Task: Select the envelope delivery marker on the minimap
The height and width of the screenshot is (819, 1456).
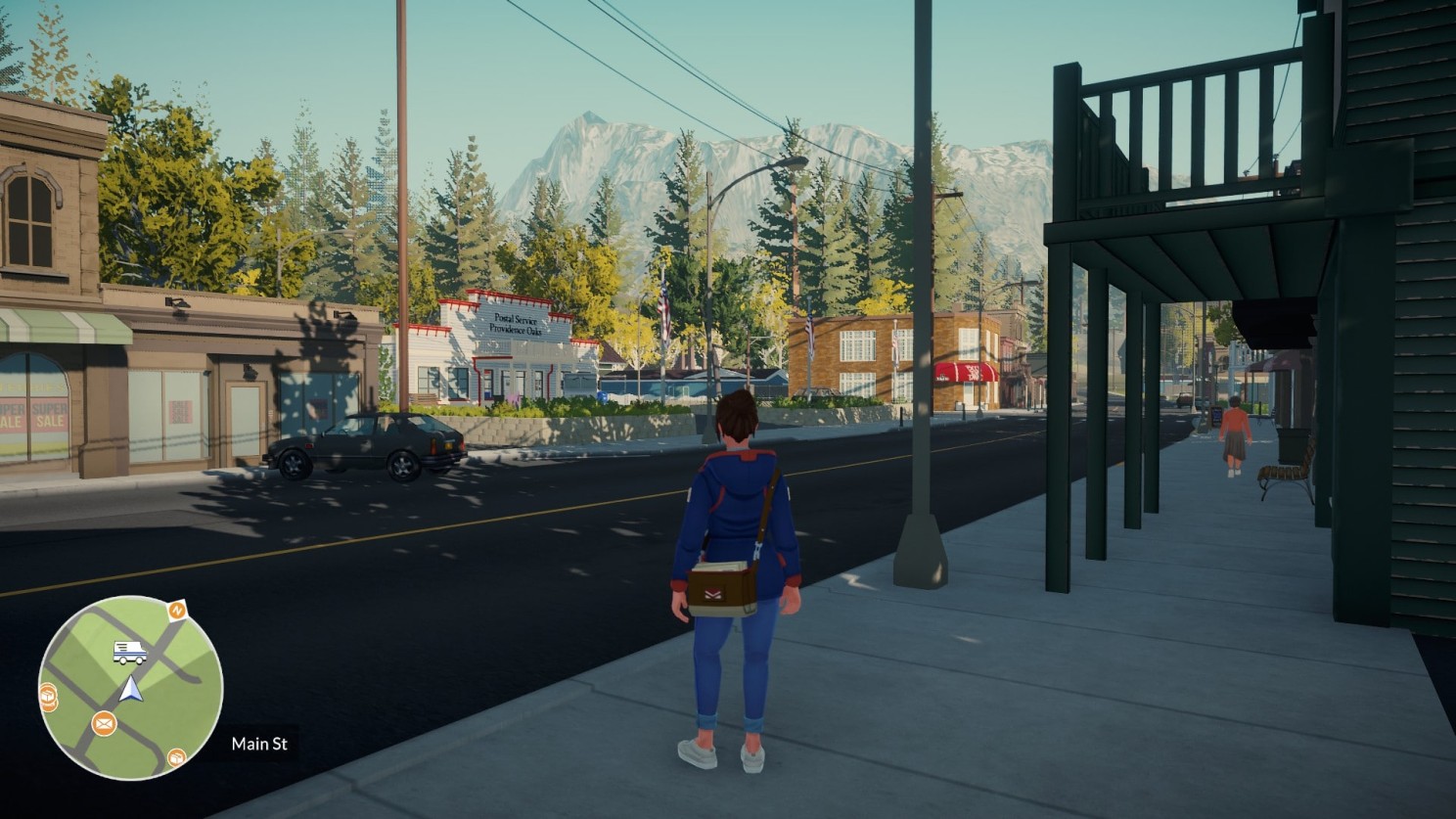Action: click(104, 724)
